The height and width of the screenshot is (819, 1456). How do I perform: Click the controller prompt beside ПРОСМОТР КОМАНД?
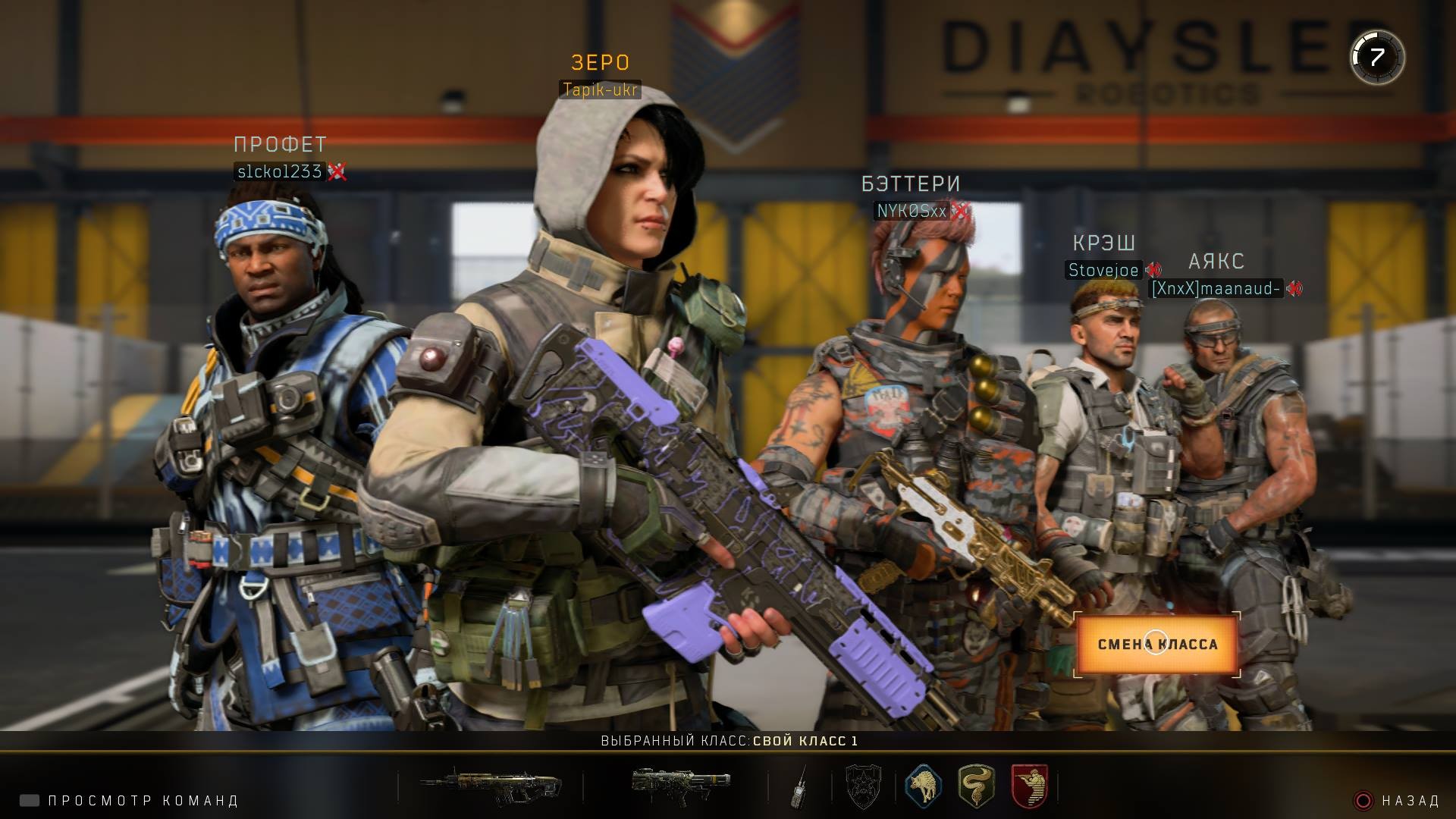point(28,799)
